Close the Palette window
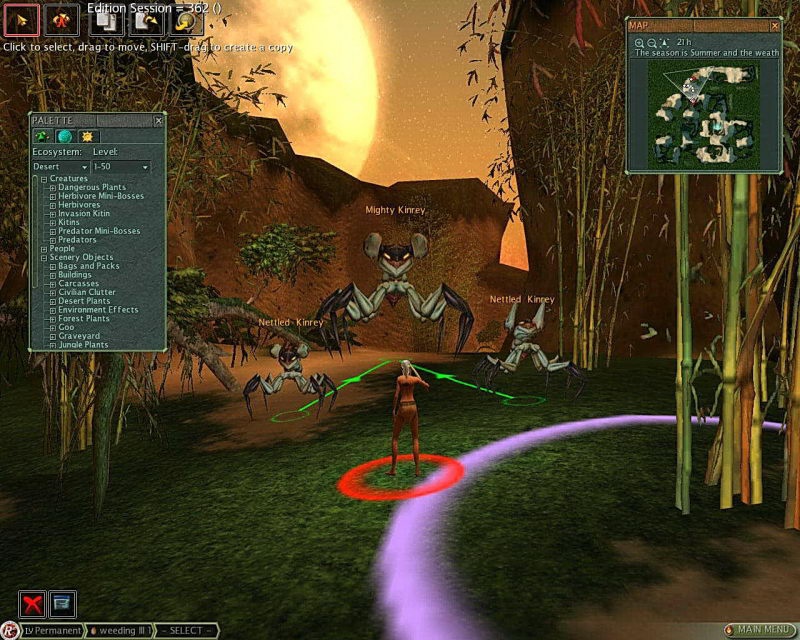 [158, 120]
